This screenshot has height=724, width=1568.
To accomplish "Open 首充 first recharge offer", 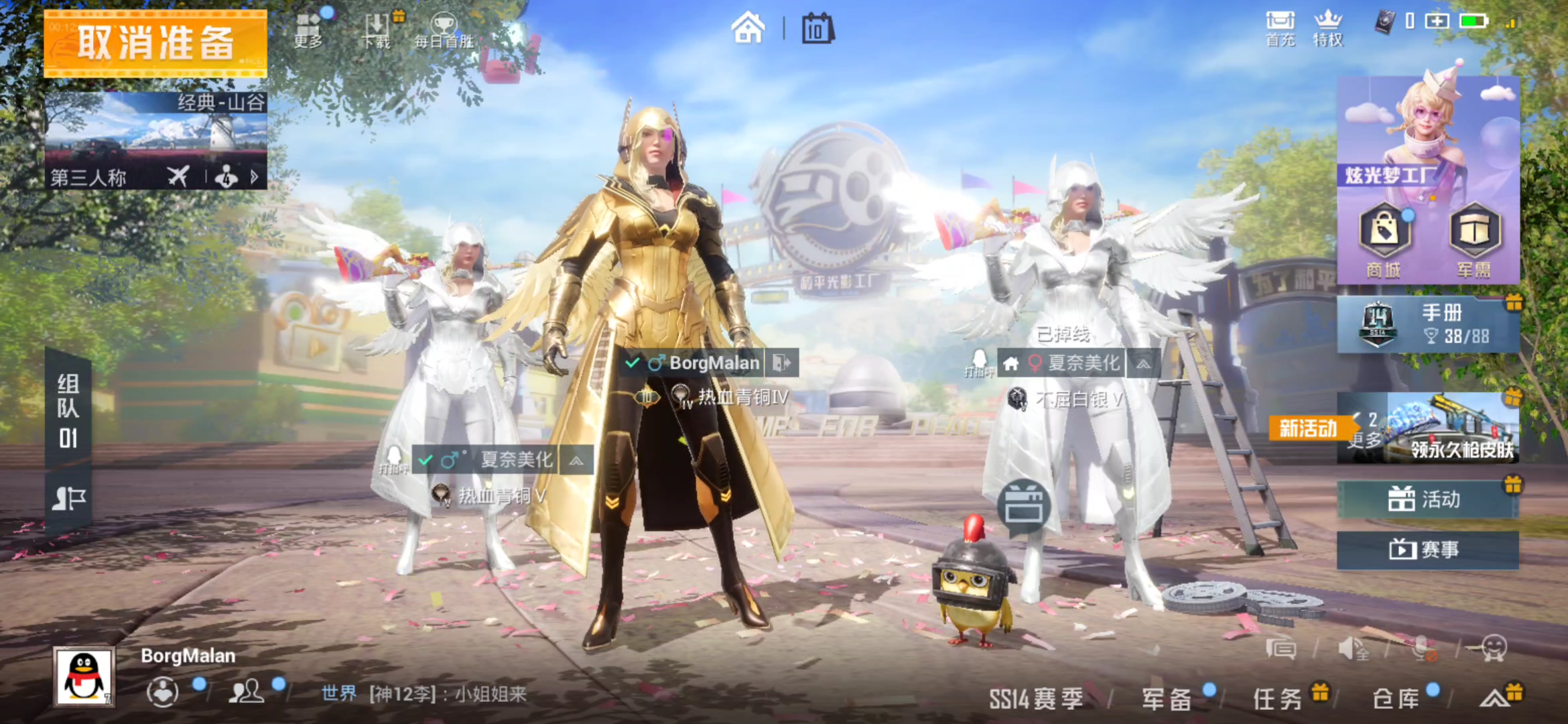I will pos(1280,29).
